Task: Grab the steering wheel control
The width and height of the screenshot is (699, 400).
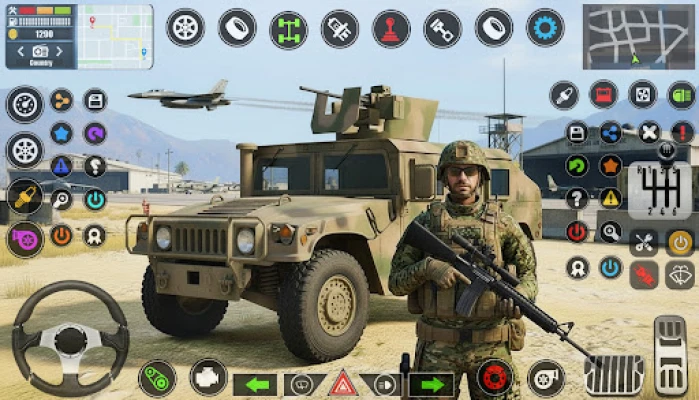Action: (x=69, y=340)
